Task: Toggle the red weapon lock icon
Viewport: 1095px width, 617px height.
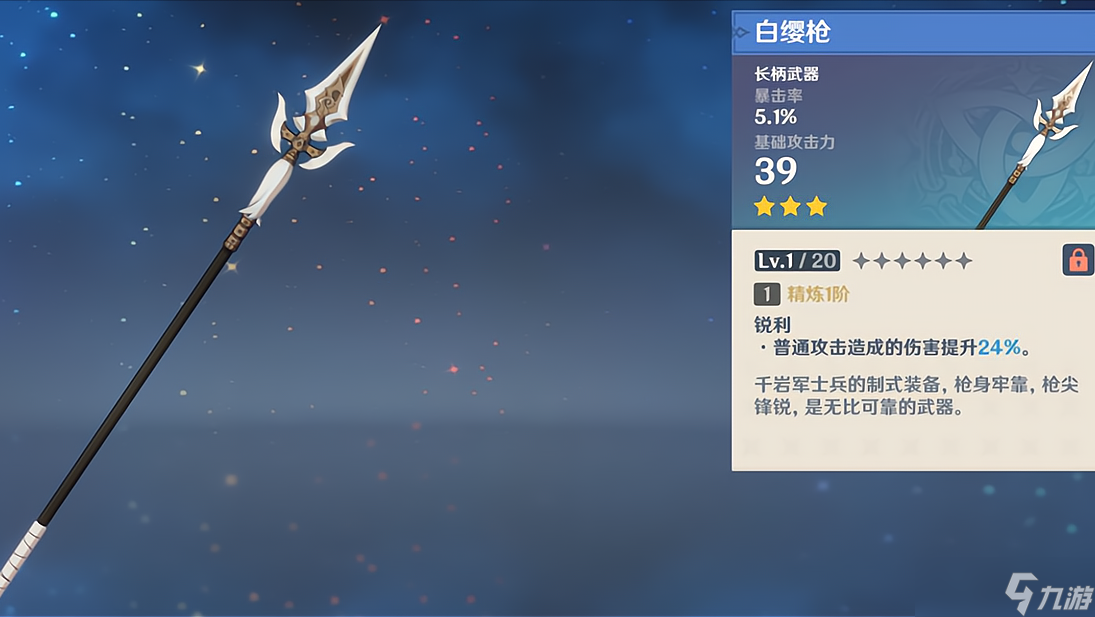Action: (x=1077, y=260)
